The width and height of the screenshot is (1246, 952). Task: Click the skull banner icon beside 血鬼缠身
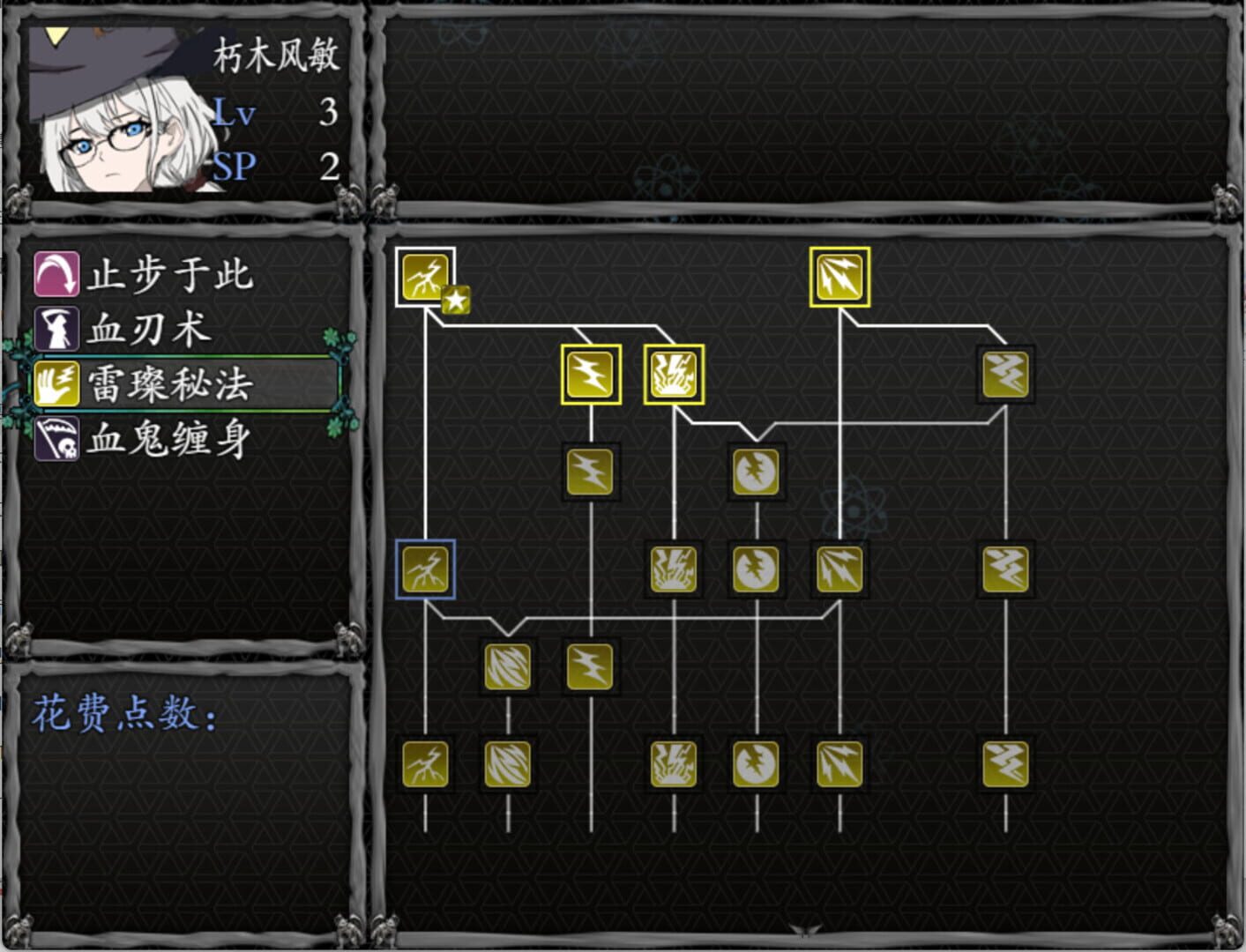click(55, 435)
